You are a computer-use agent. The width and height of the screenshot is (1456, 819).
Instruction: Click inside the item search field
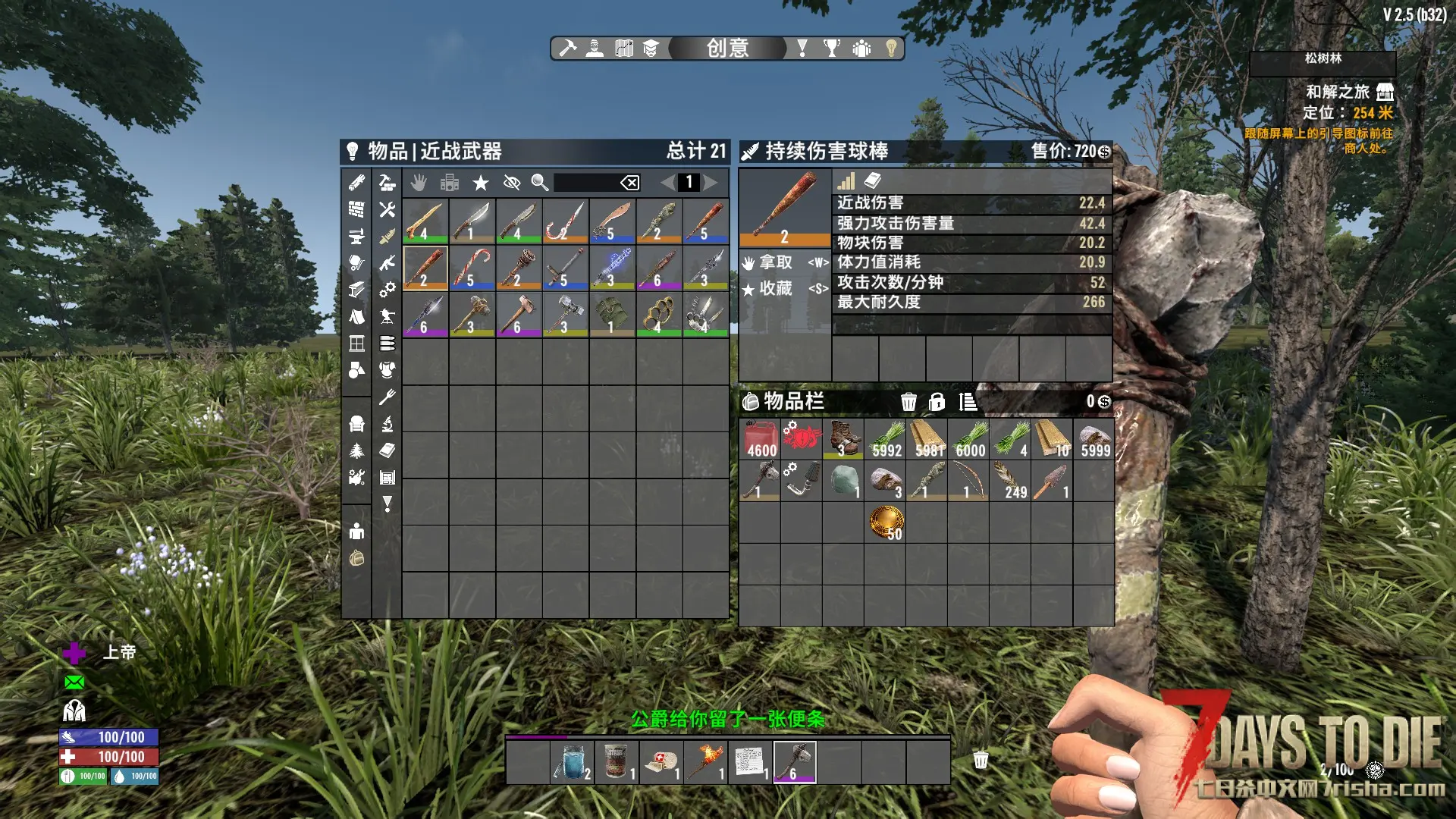coord(585,183)
